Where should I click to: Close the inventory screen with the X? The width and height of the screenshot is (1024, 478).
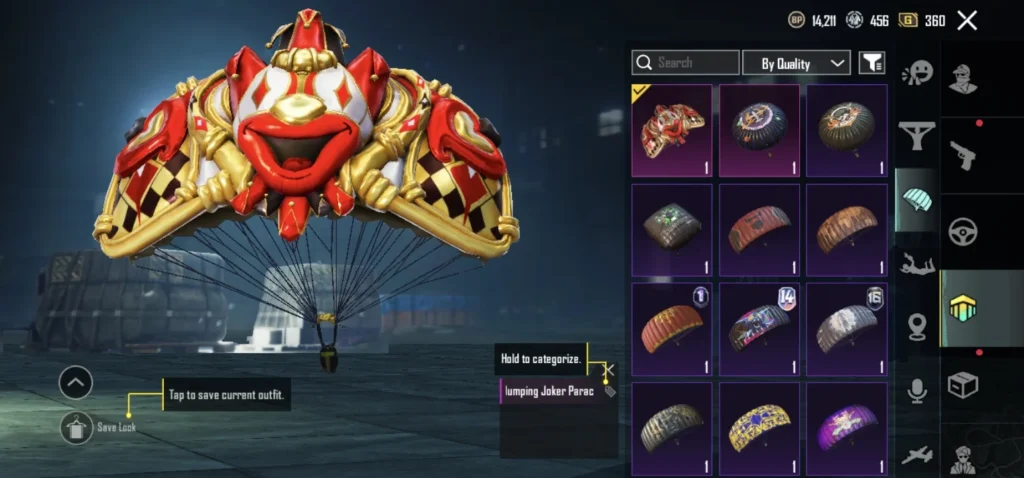pyautogui.click(x=967, y=20)
